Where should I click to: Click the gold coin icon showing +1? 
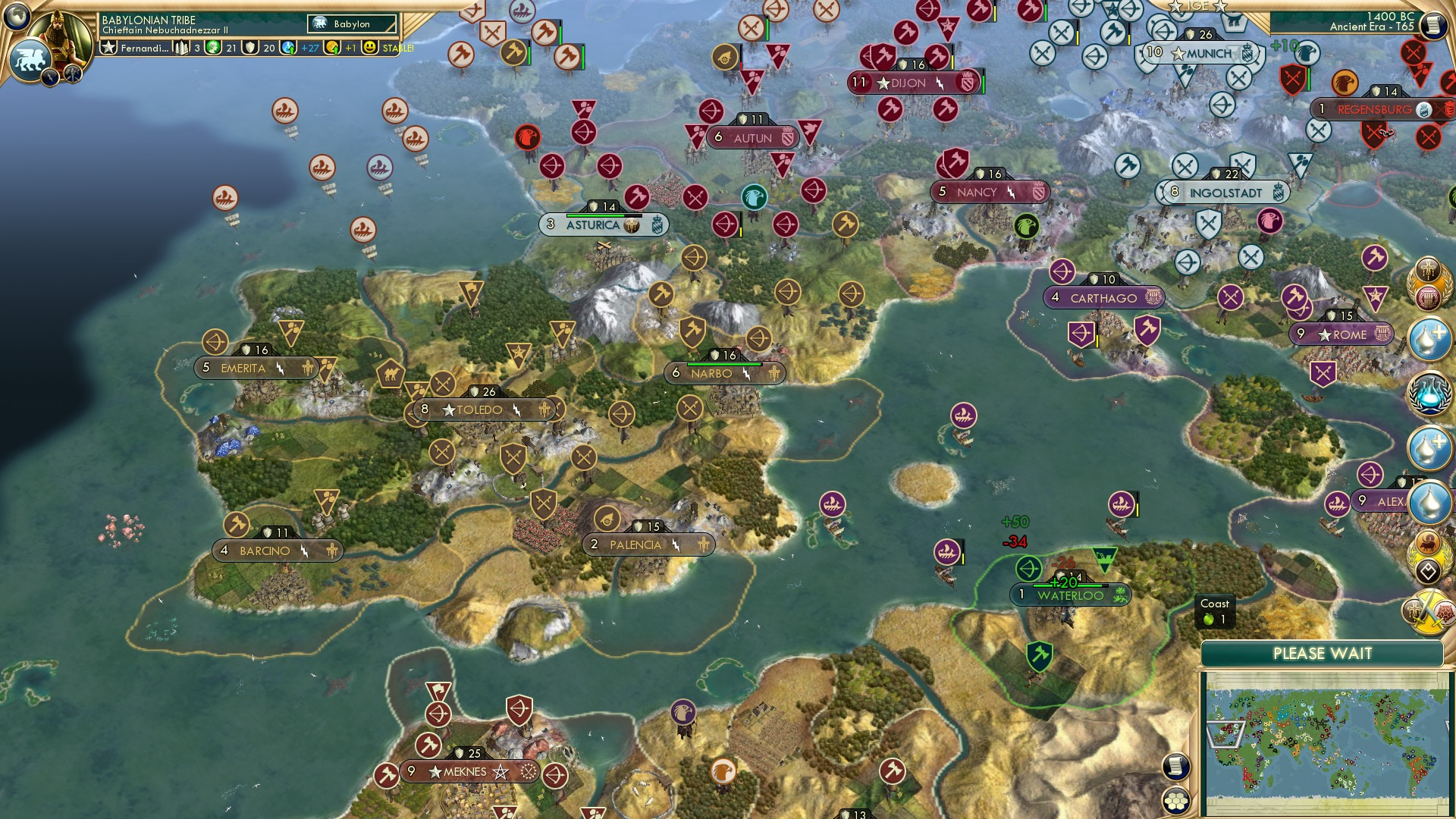point(333,49)
